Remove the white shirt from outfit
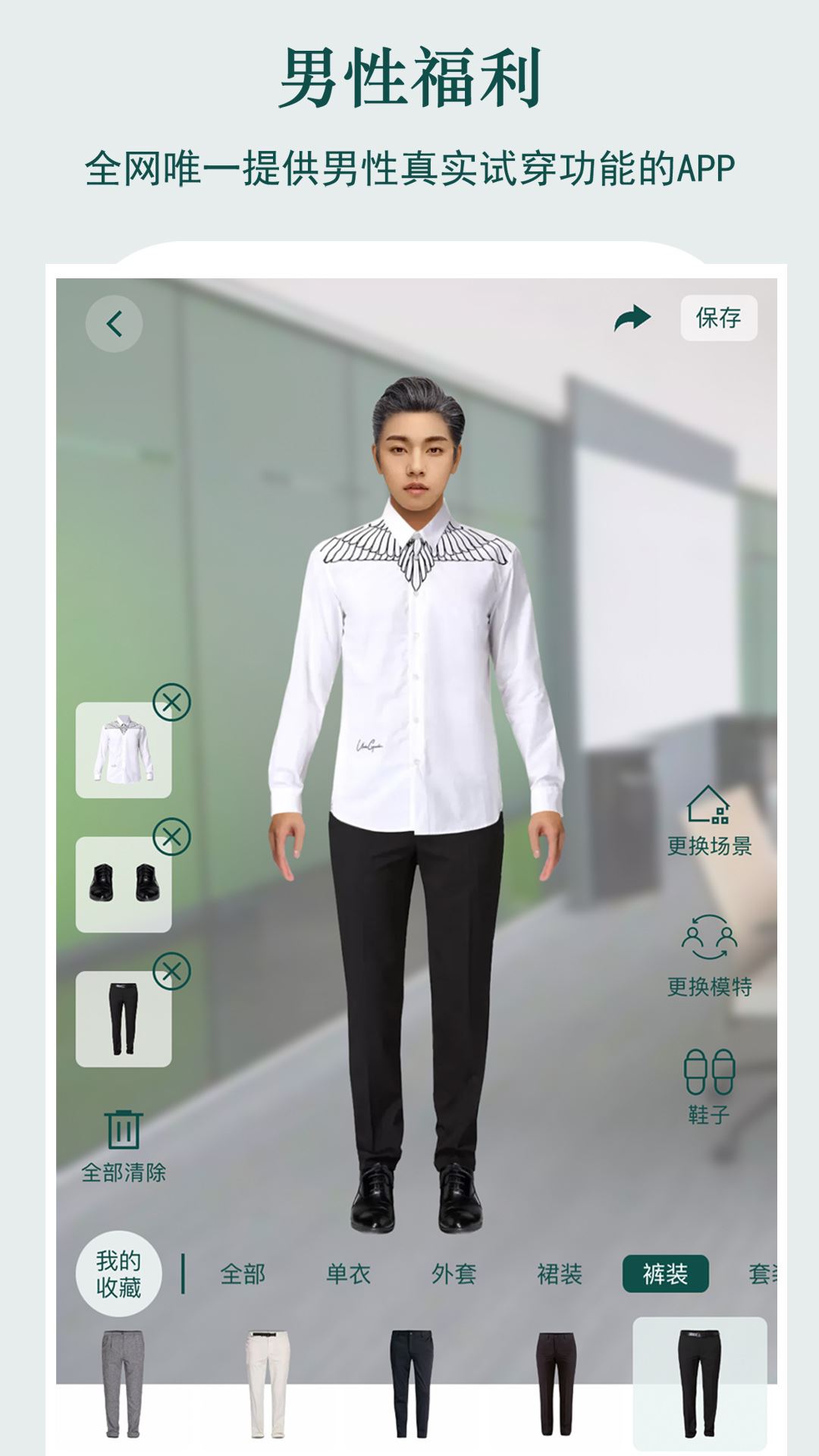819x1456 pixels. tap(172, 702)
